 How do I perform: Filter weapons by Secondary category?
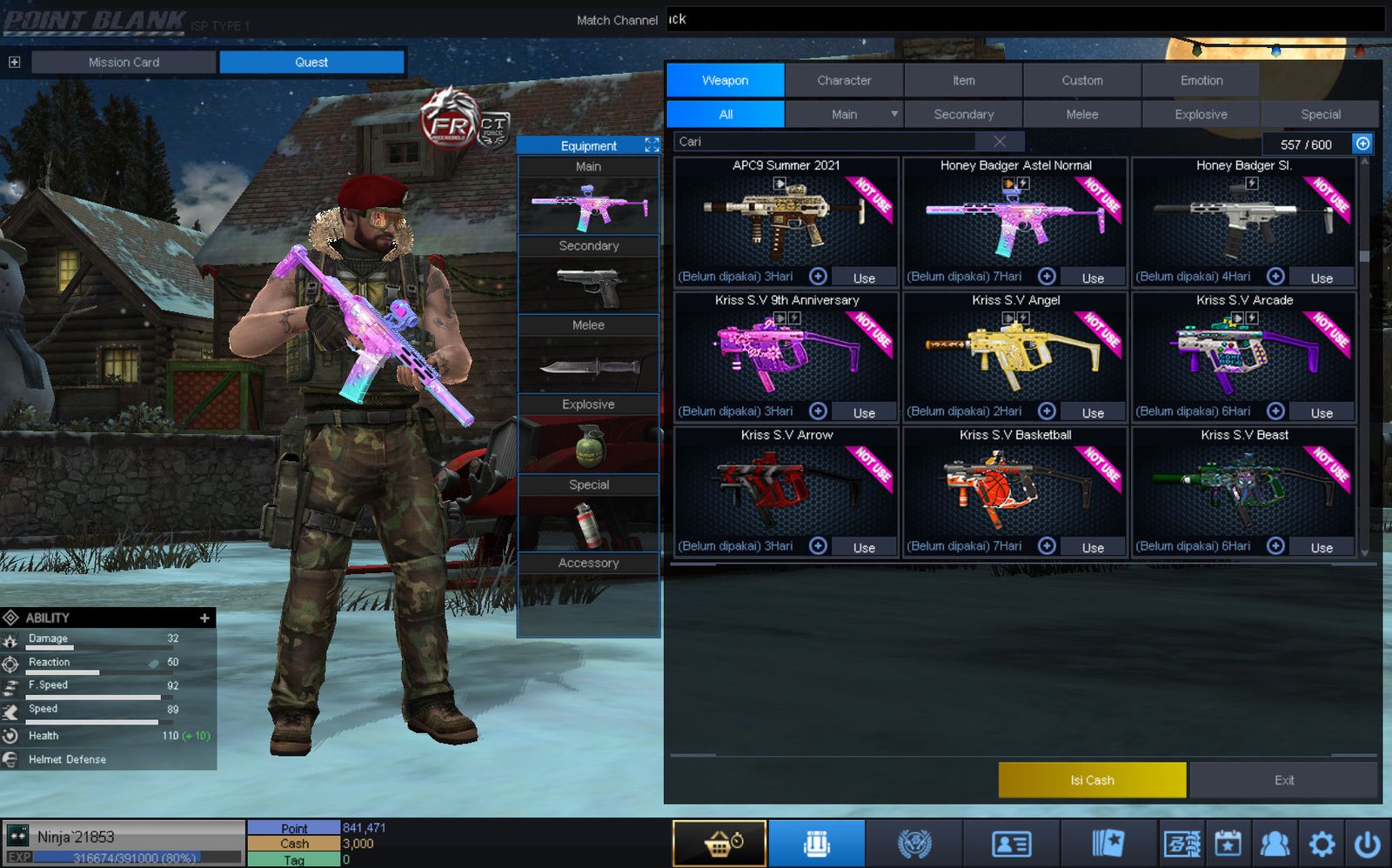point(963,114)
